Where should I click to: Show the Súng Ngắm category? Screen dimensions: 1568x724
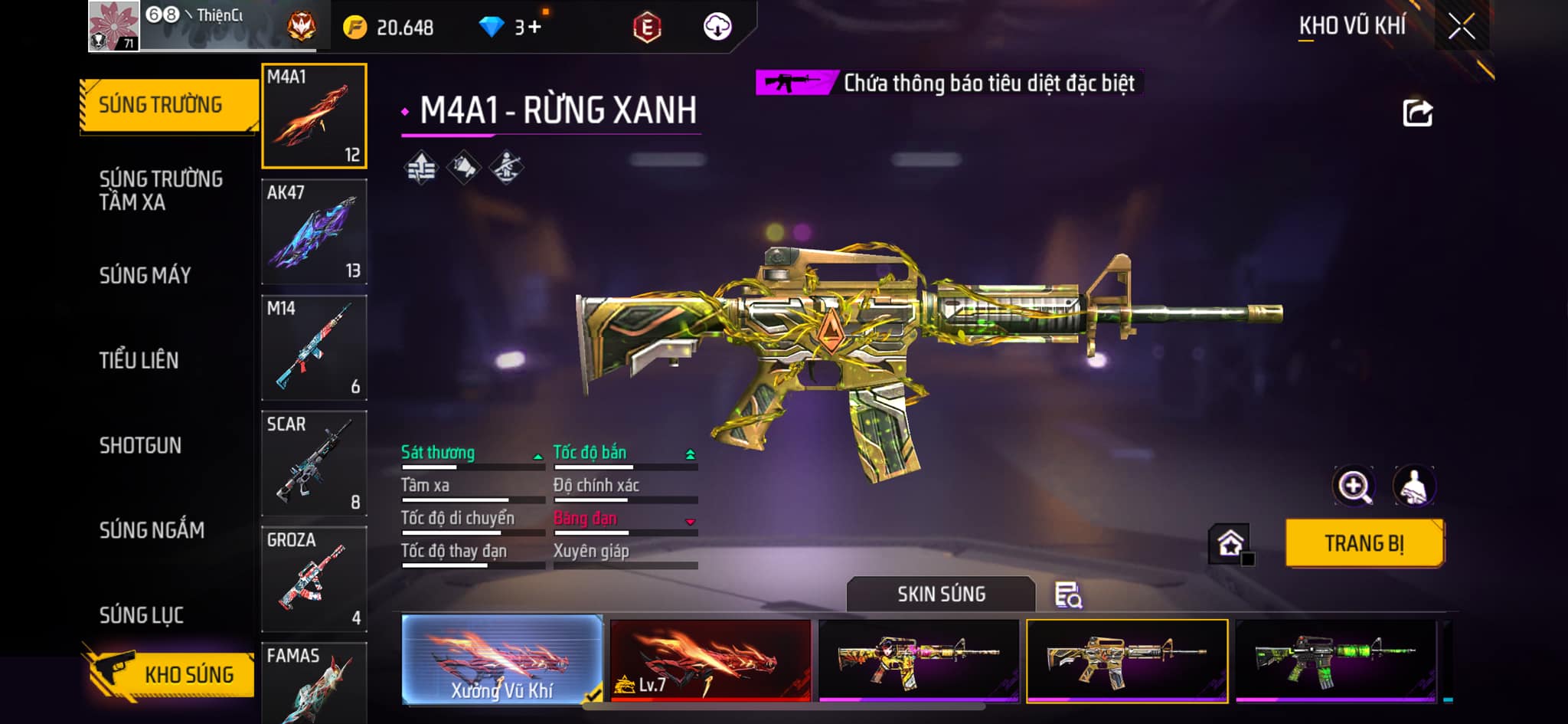(152, 530)
